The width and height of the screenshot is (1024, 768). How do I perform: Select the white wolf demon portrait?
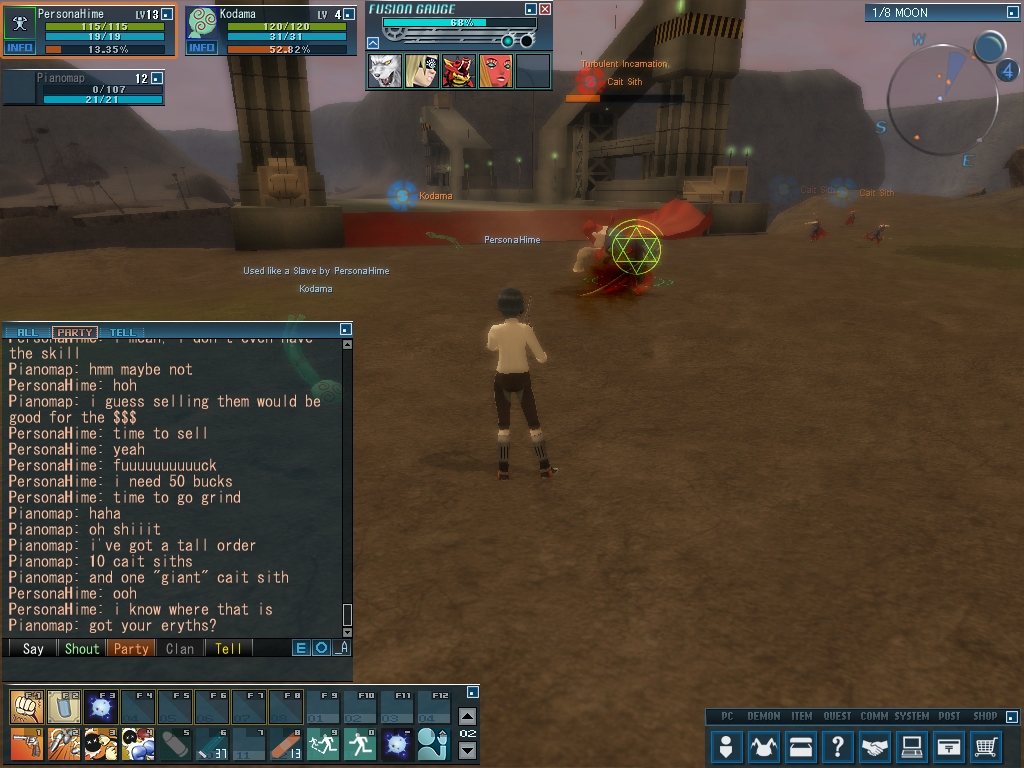tap(385, 71)
